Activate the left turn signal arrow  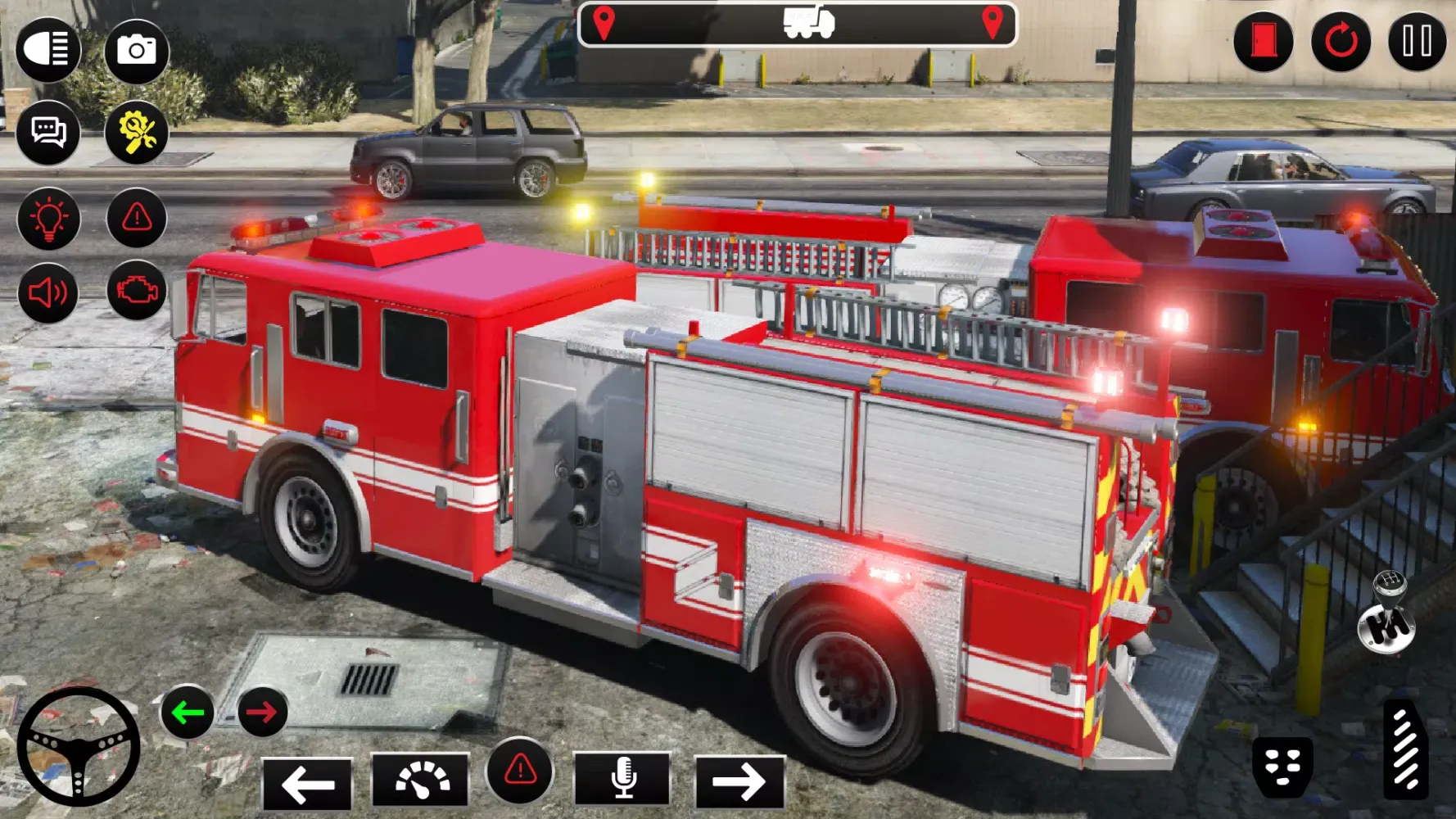[x=188, y=712]
